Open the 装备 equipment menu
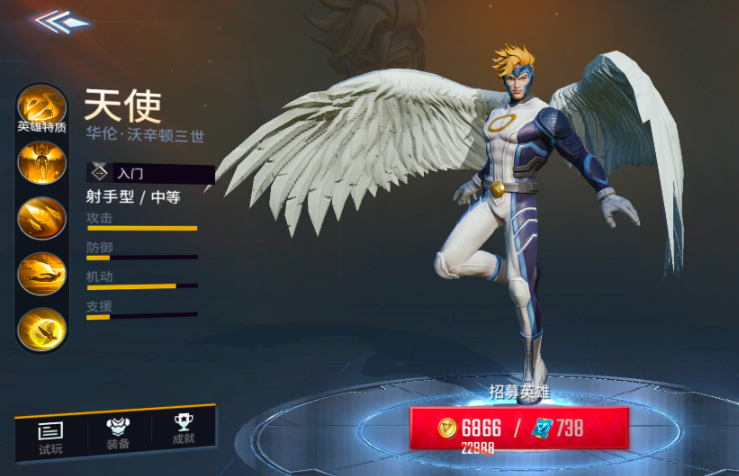Viewport: 739px width, 476px height. point(118,431)
